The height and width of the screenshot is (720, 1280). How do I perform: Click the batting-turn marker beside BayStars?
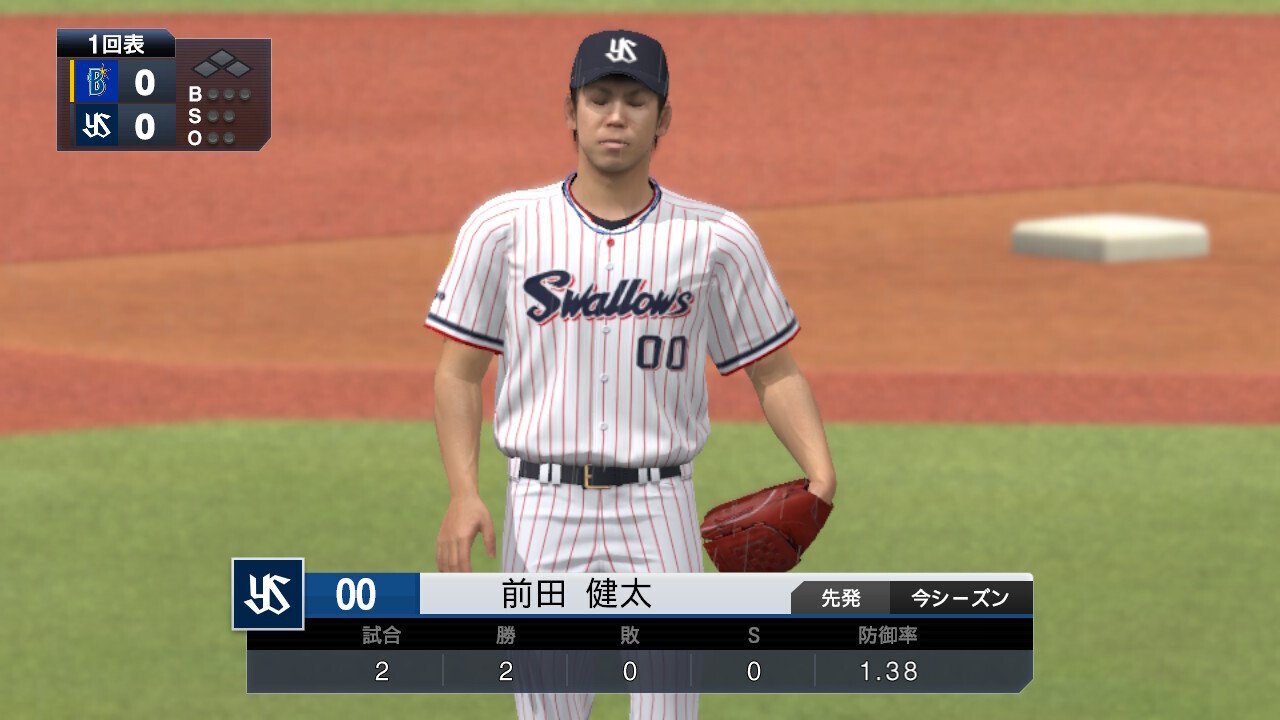pos(70,78)
